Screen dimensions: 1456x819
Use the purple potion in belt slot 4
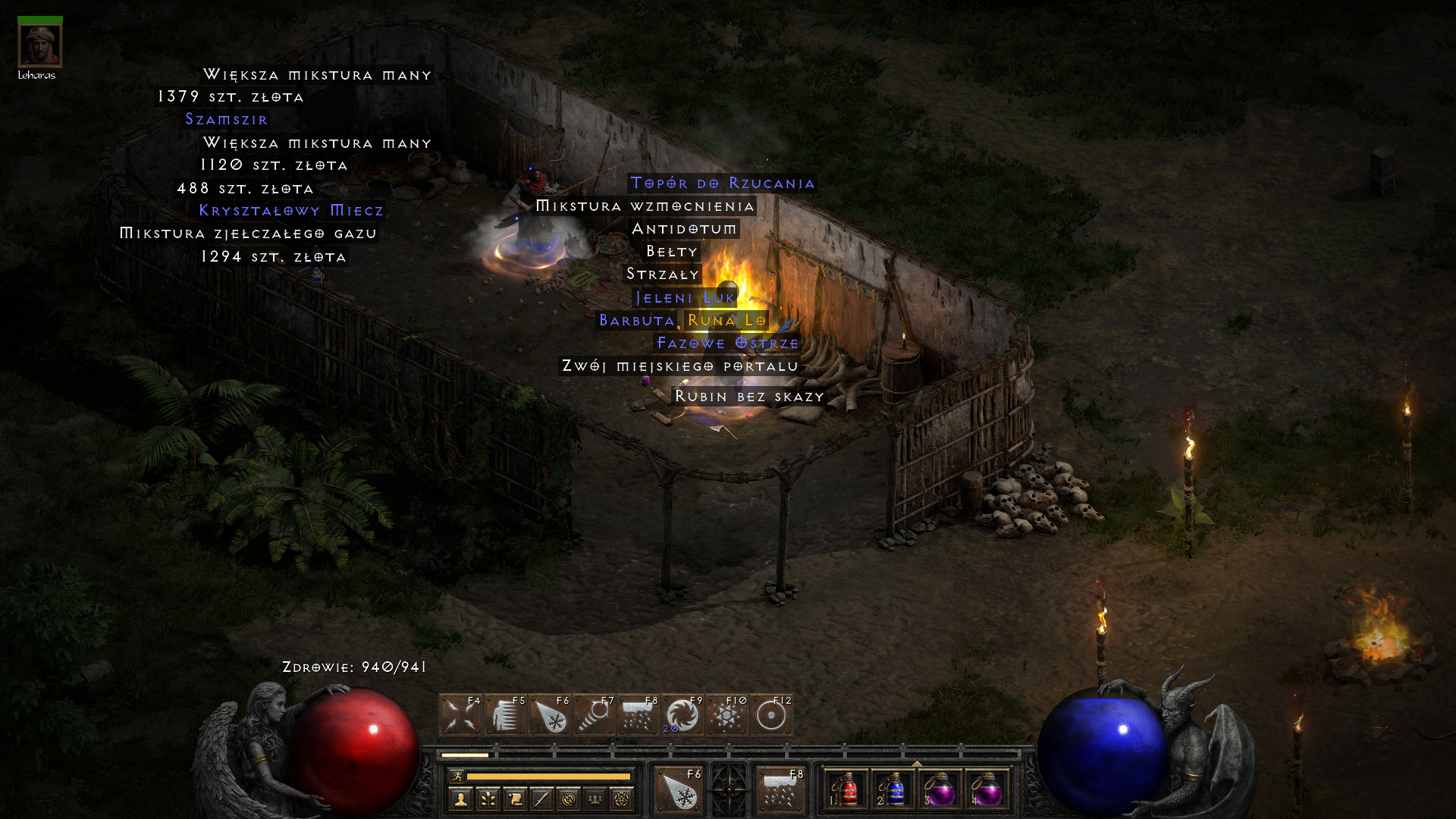click(987, 790)
